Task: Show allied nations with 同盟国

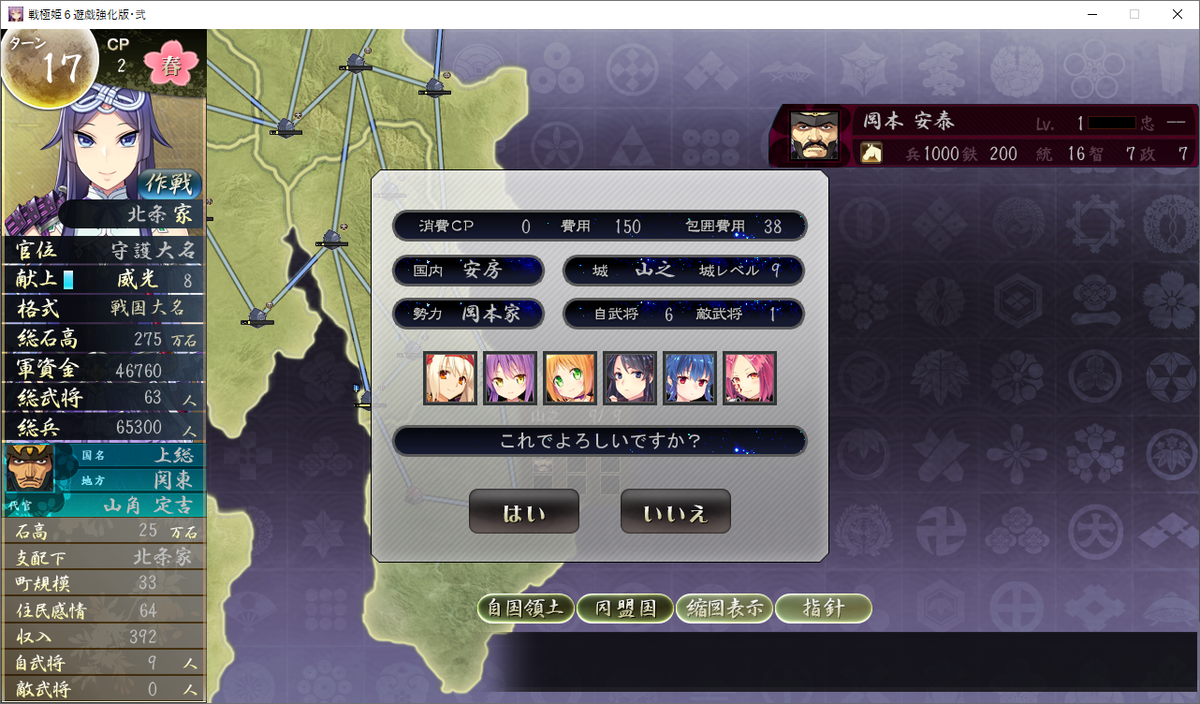Action: 624,608
